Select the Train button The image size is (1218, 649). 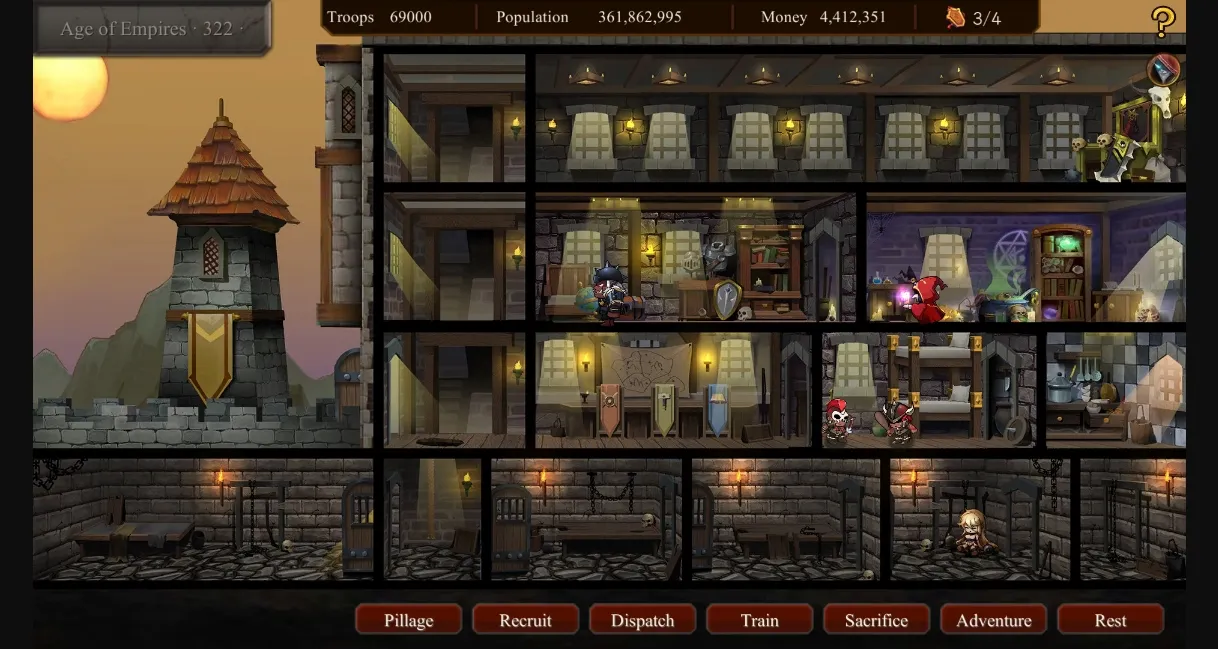tap(759, 620)
